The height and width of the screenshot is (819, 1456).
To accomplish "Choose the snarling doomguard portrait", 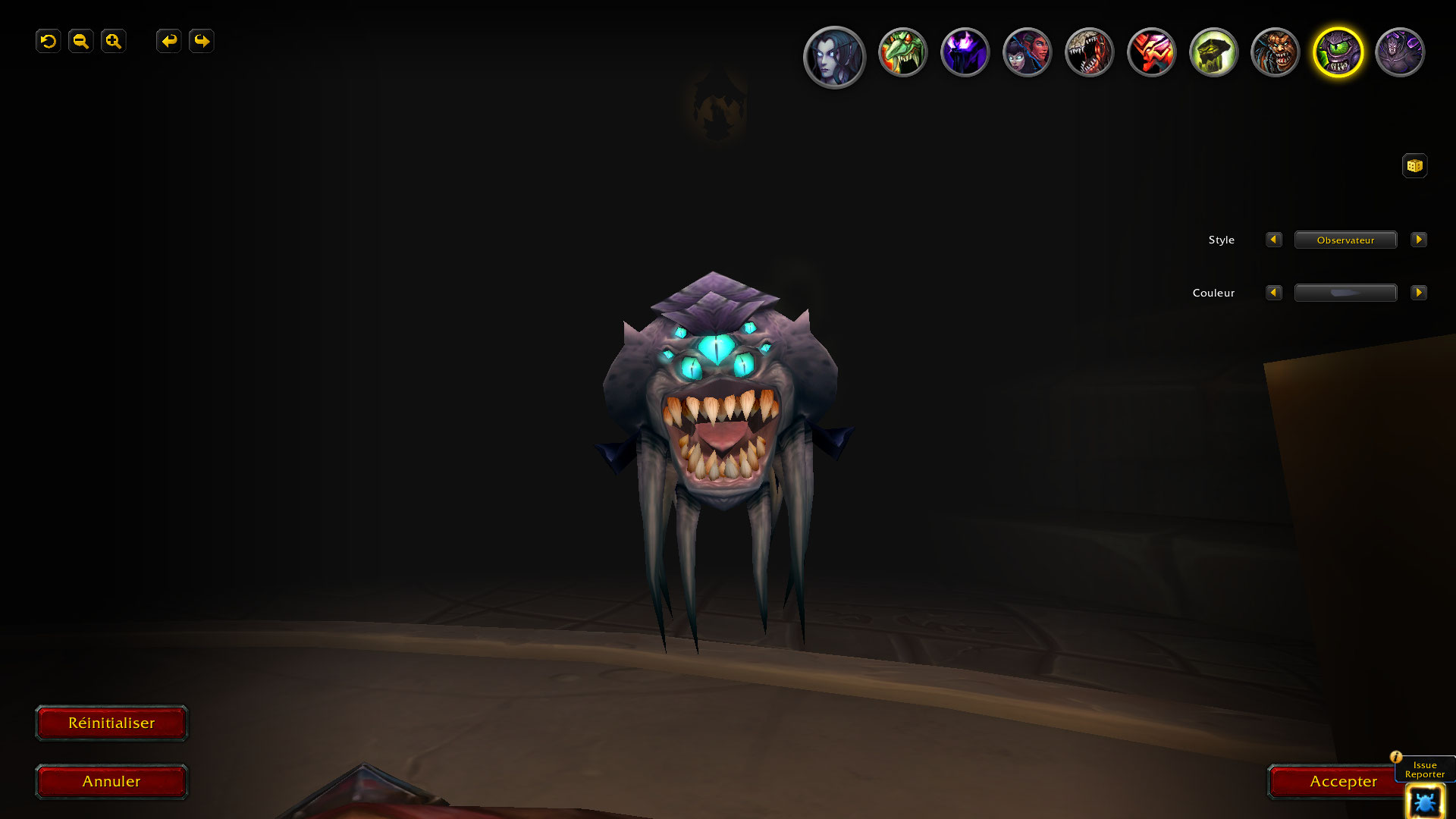I will (1276, 52).
